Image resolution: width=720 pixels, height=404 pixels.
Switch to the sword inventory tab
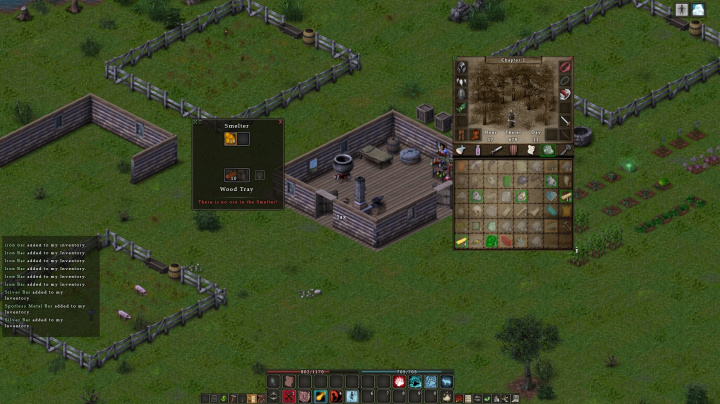(497, 150)
